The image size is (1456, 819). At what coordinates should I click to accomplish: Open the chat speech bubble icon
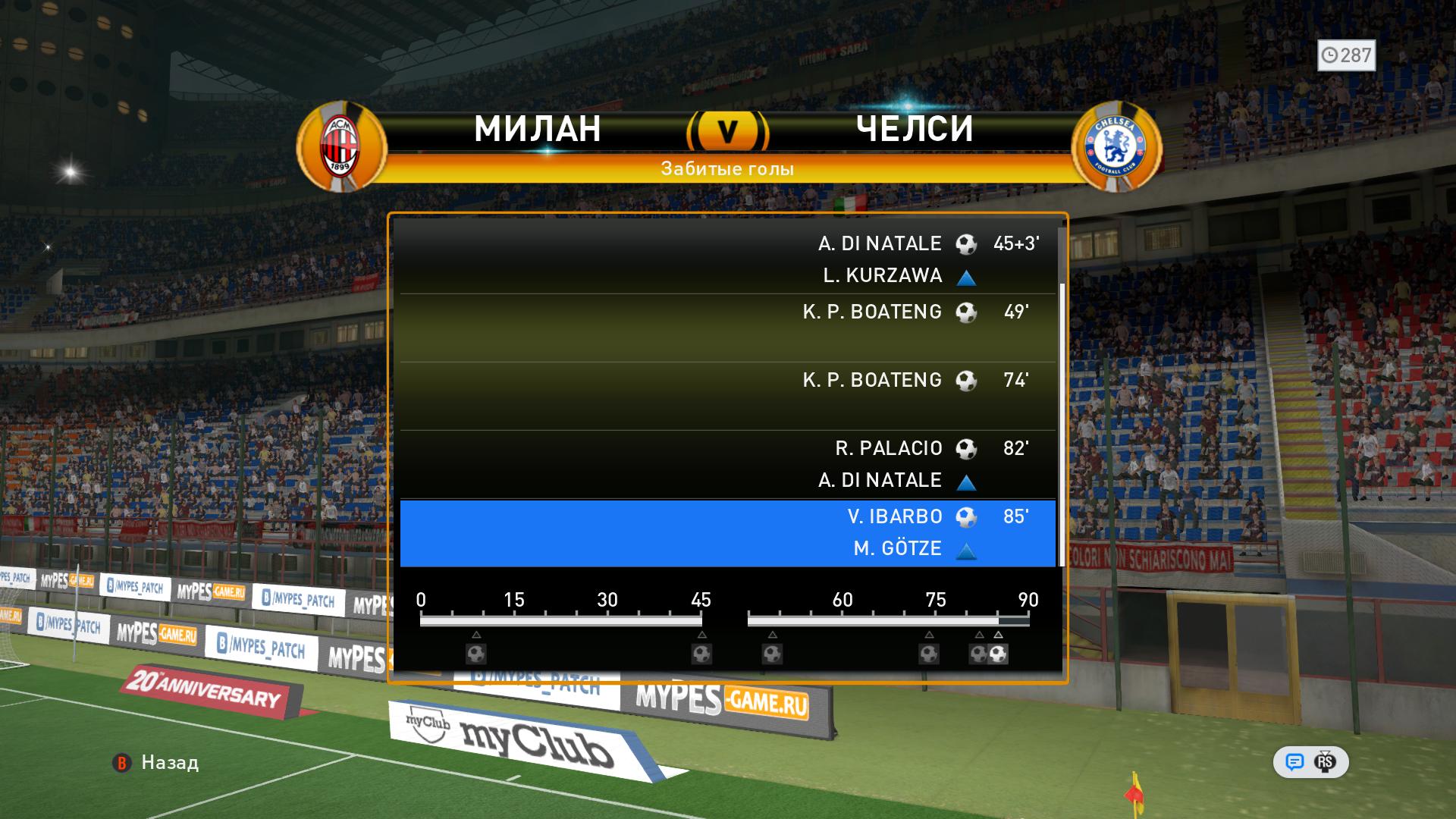click(x=1294, y=762)
